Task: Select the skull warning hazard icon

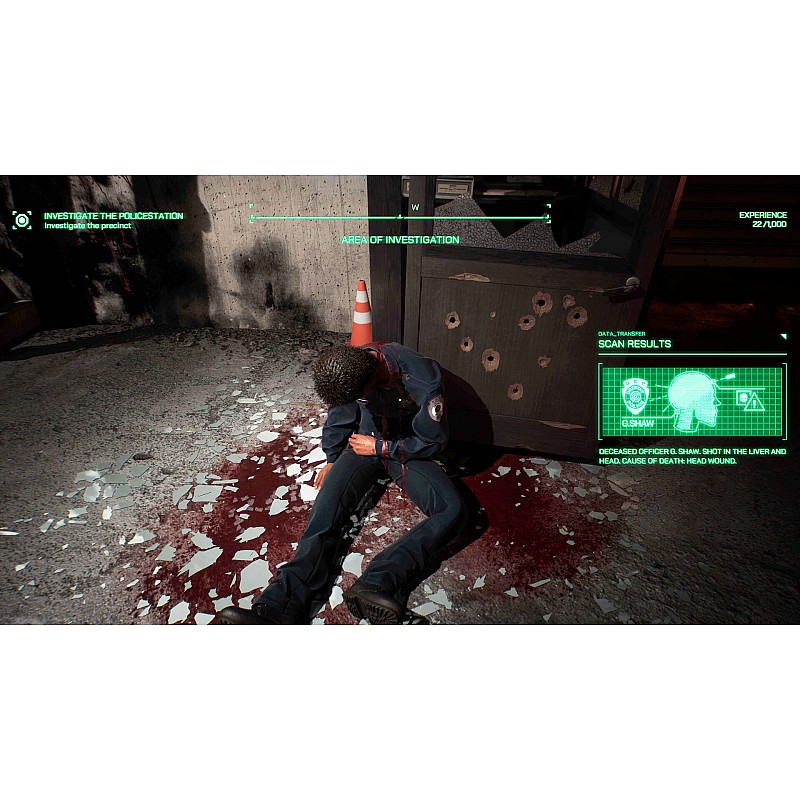Action: (750, 400)
